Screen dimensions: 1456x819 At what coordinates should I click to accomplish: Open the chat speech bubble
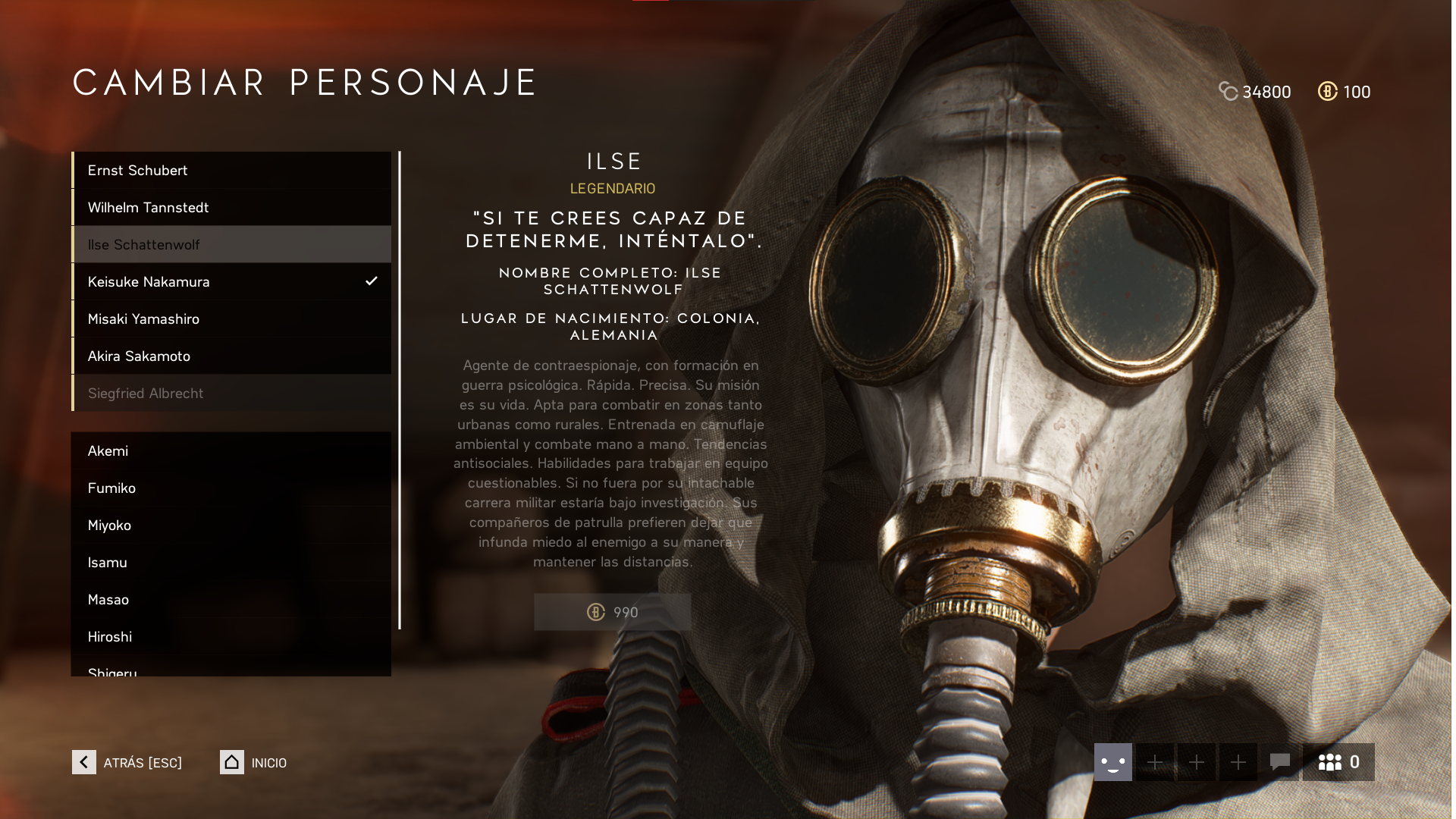(x=1279, y=762)
